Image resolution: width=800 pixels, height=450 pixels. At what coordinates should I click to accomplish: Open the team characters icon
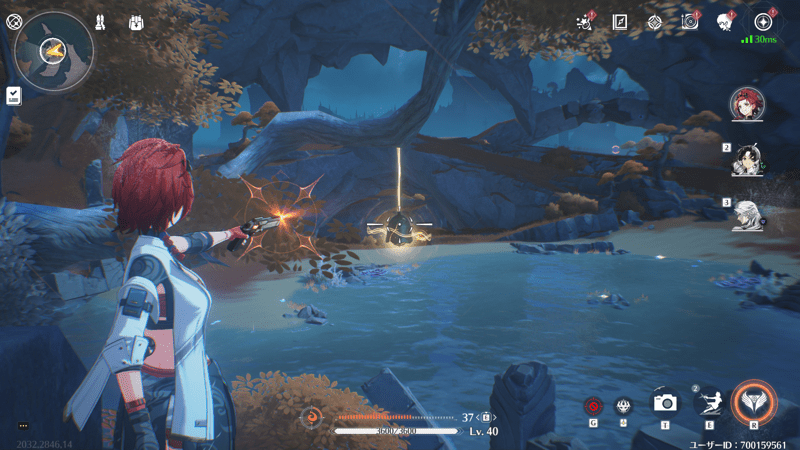click(101, 21)
